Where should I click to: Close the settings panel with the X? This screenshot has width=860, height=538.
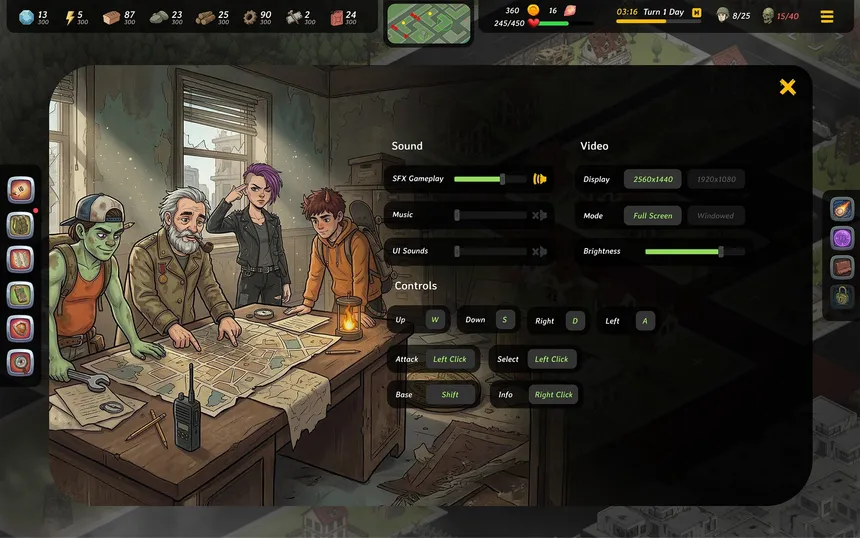pyautogui.click(x=787, y=87)
